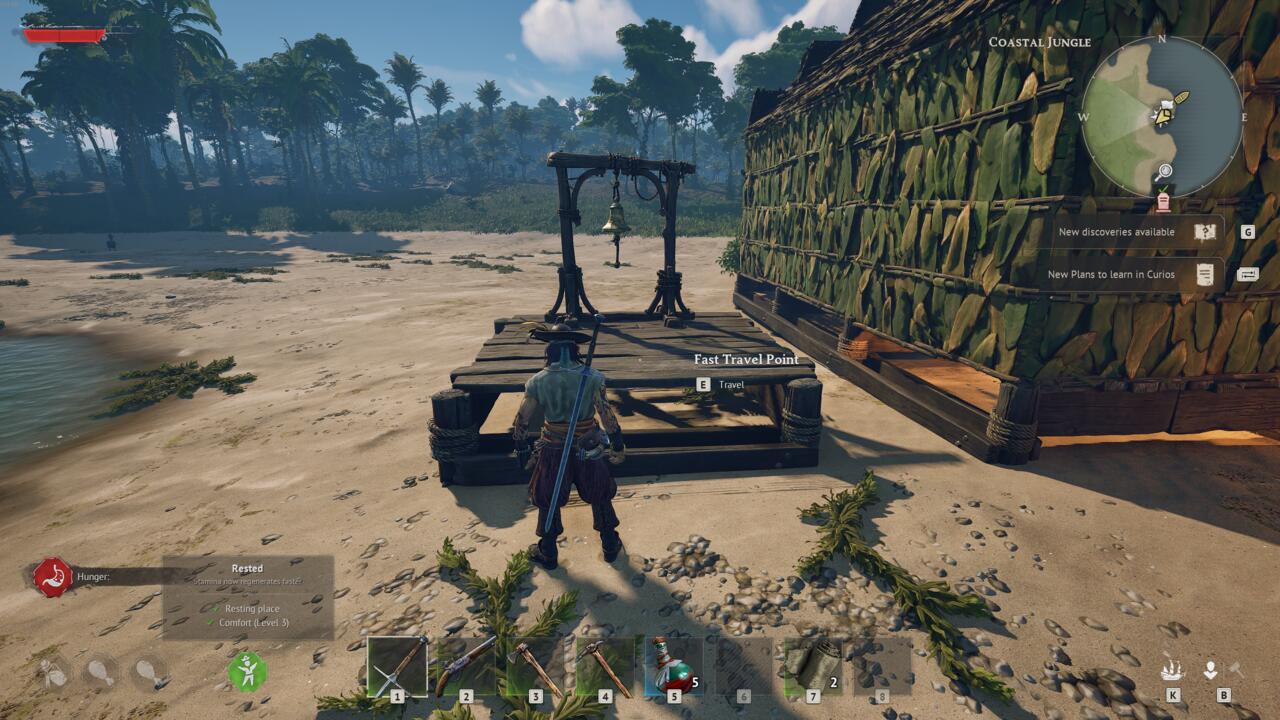Screen dimensions: 1280x720
Task: Click the green Rested buff icon
Action: coord(247,671)
